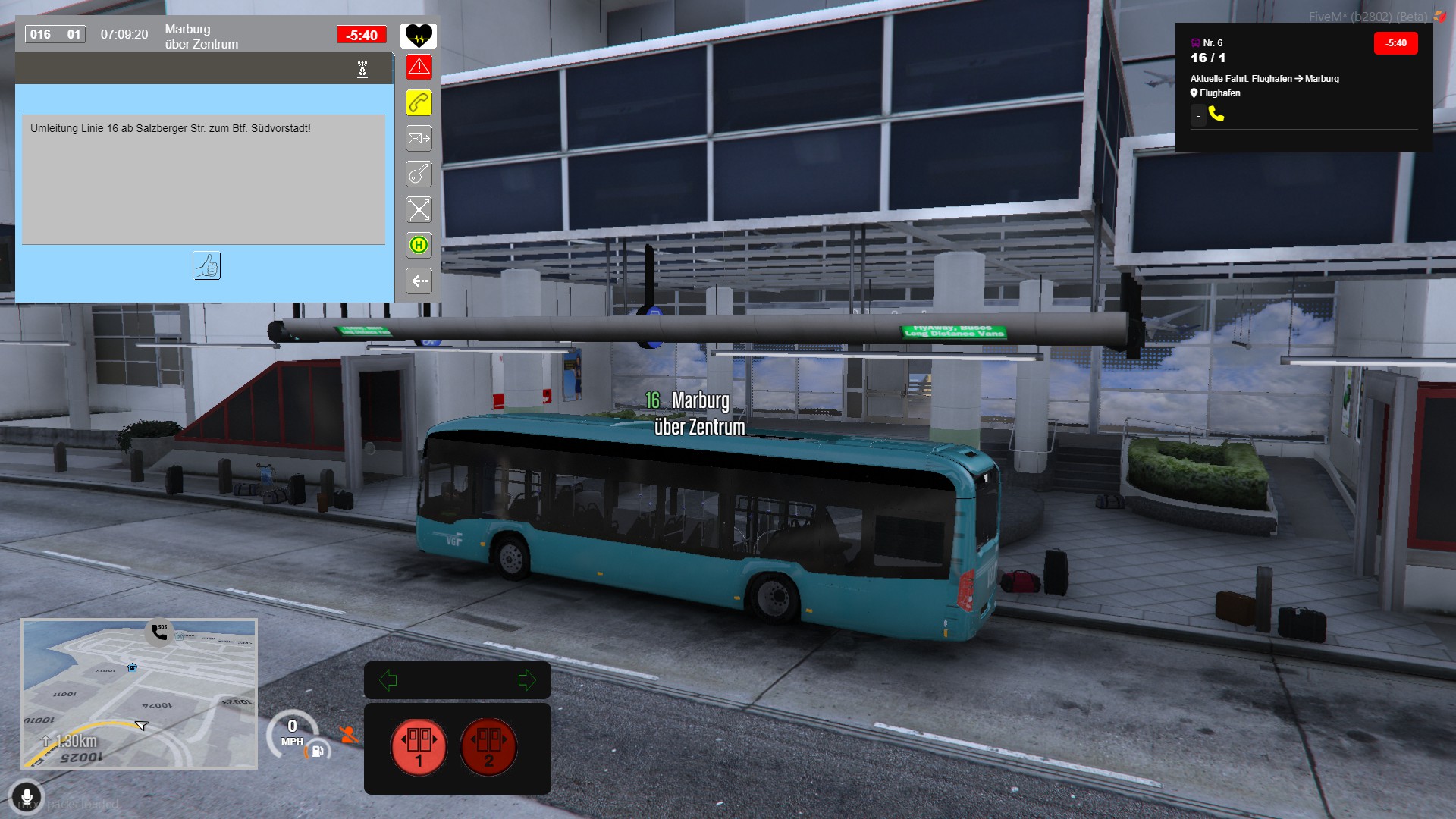
Task: Activate the left turn indicator arrow
Action: 388,680
